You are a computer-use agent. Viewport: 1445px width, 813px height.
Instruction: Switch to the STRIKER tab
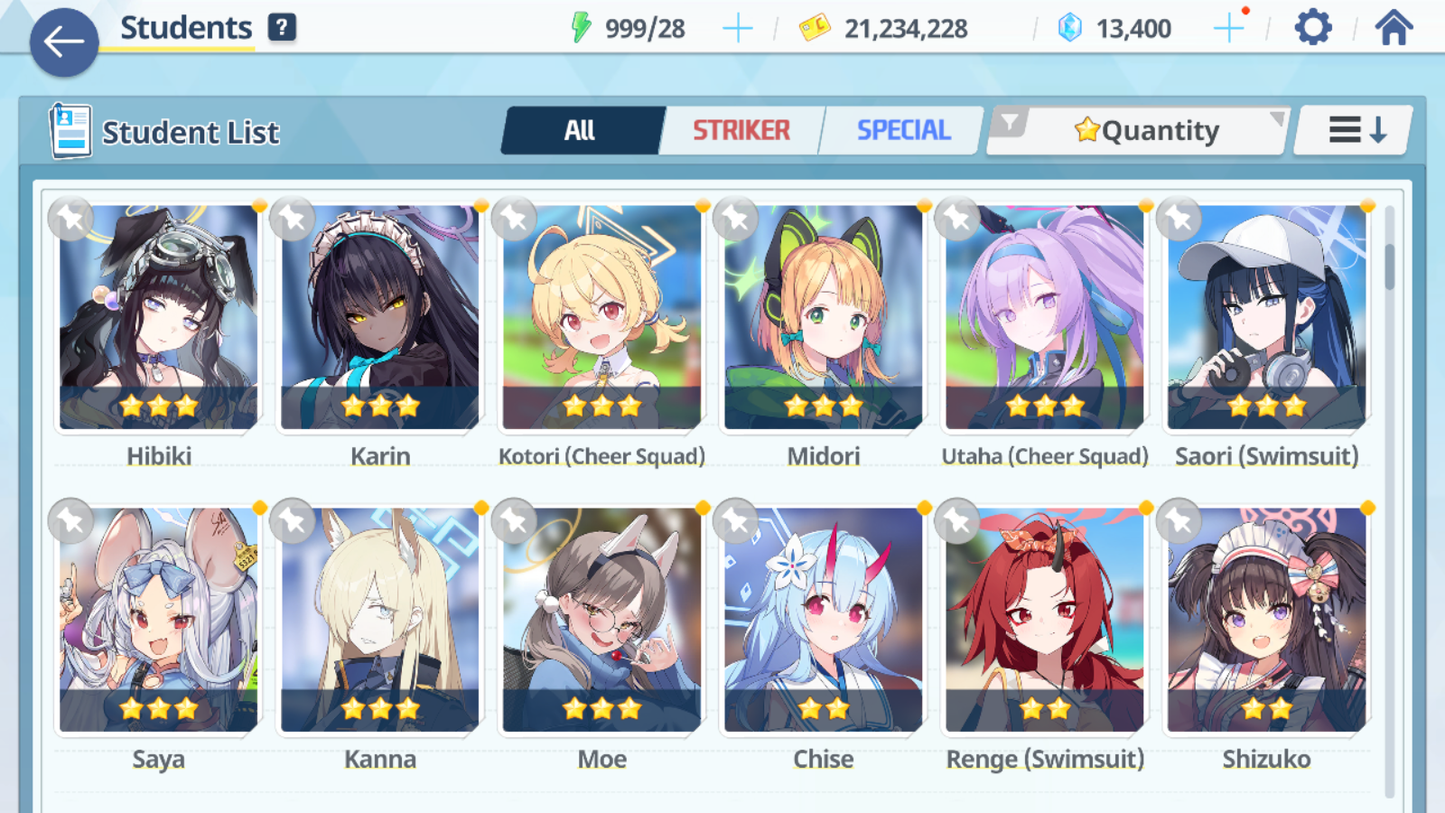(741, 129)
